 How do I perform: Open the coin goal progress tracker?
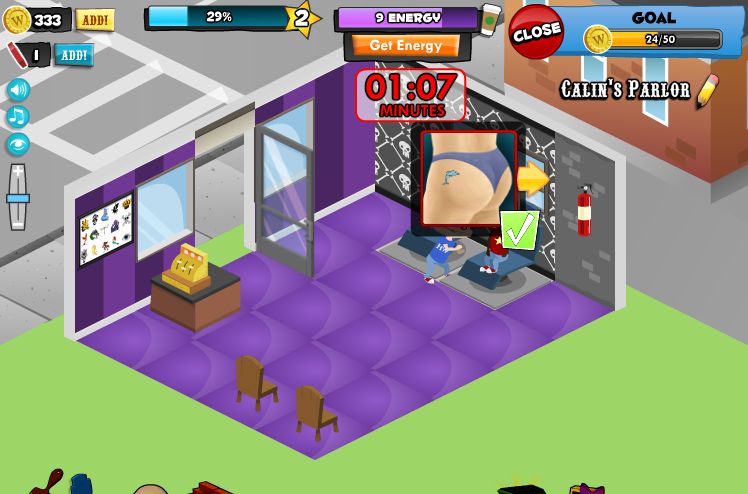(x=654, y=39)
